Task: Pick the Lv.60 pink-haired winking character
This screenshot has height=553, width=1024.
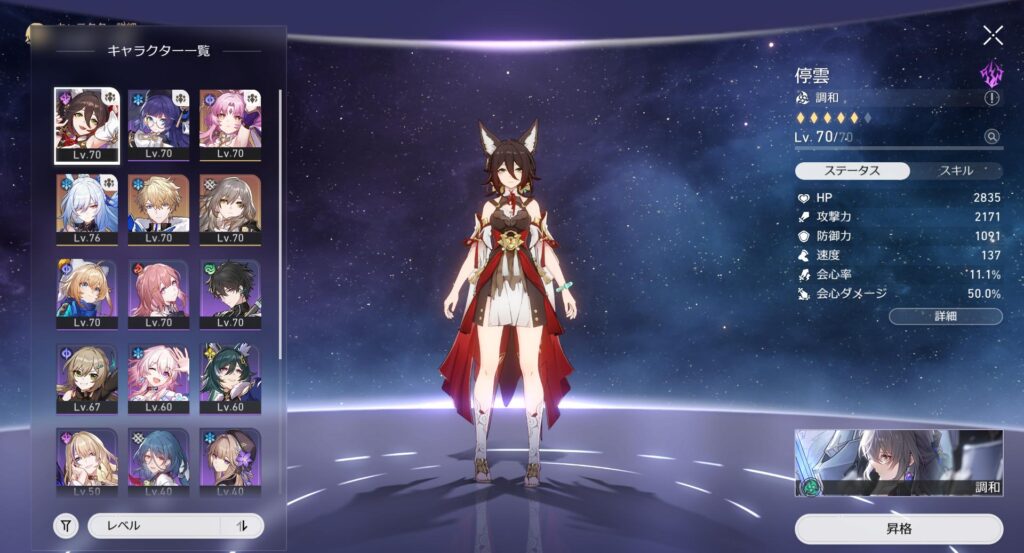Action: 158,379
